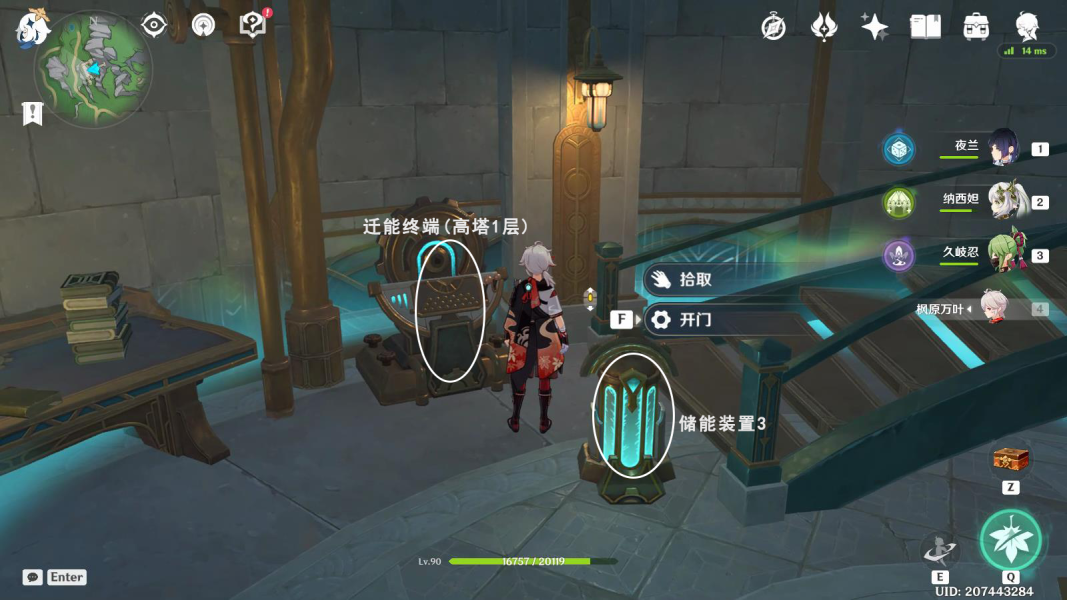Switch to party member 纳西妲
The image size is (1067, 600).
click(1003, 202)
